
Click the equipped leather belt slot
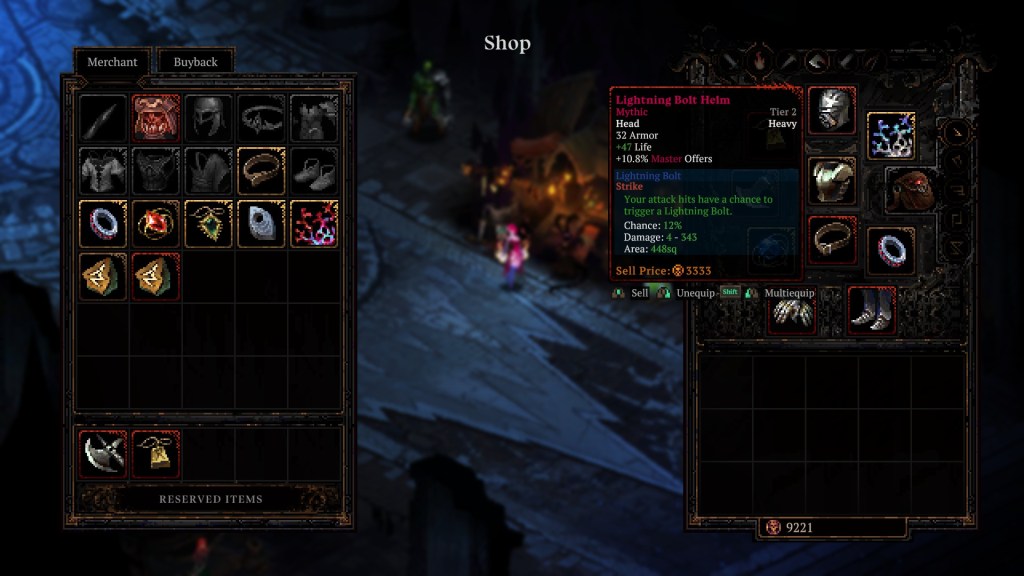831,241
